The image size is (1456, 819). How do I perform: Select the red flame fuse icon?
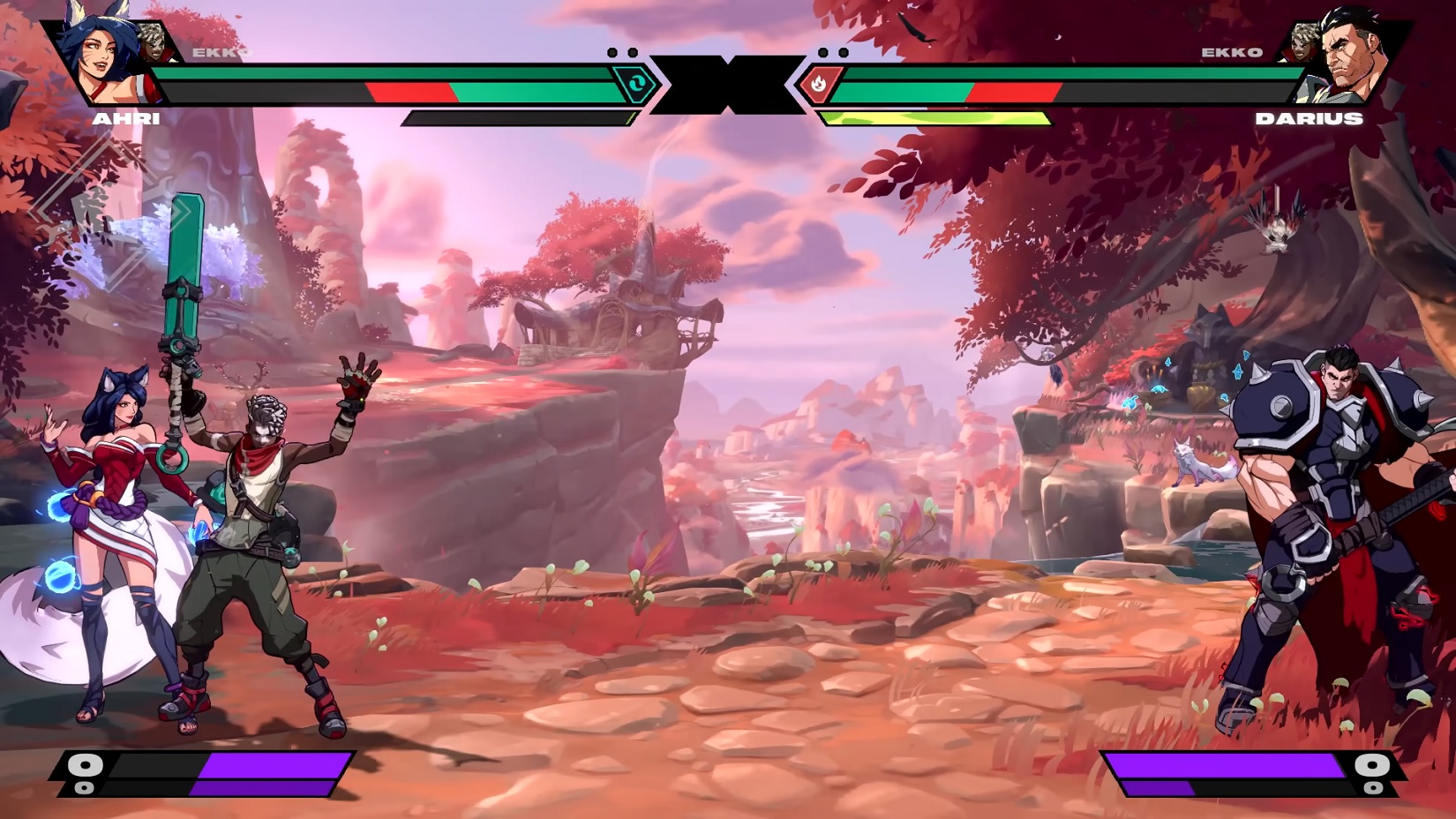pyautogui.click(x=818, y=85)
